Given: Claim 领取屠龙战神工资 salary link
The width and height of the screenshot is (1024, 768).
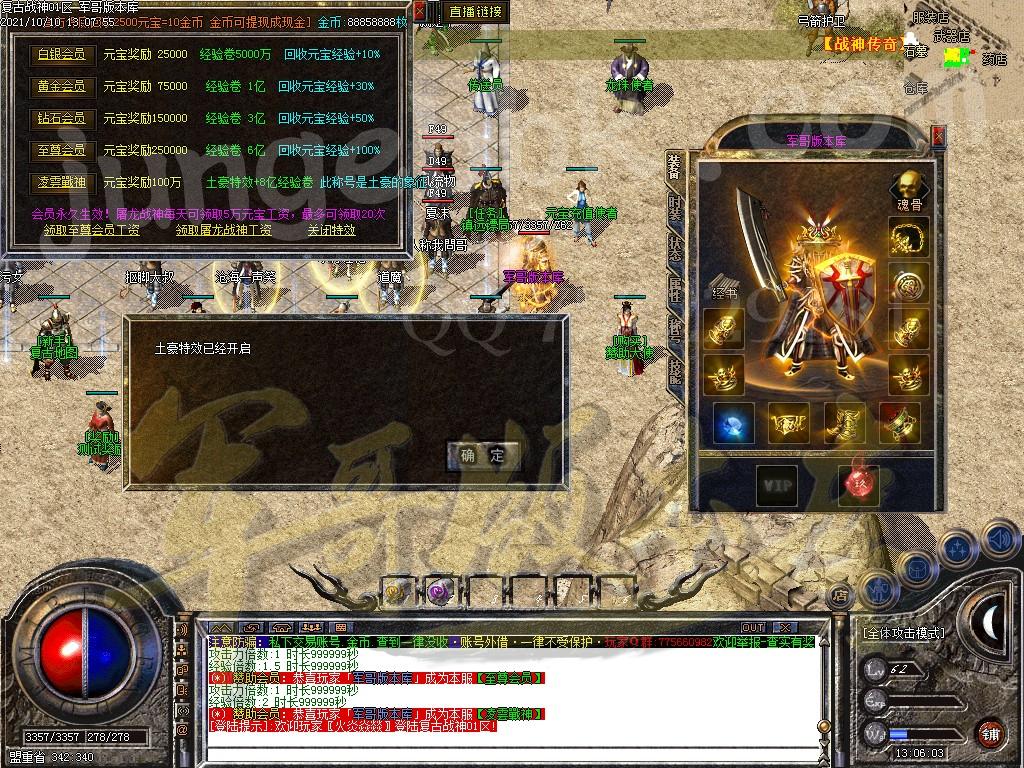Looking at the screenshot, I should pyautogui.click(x=223, y=230).
